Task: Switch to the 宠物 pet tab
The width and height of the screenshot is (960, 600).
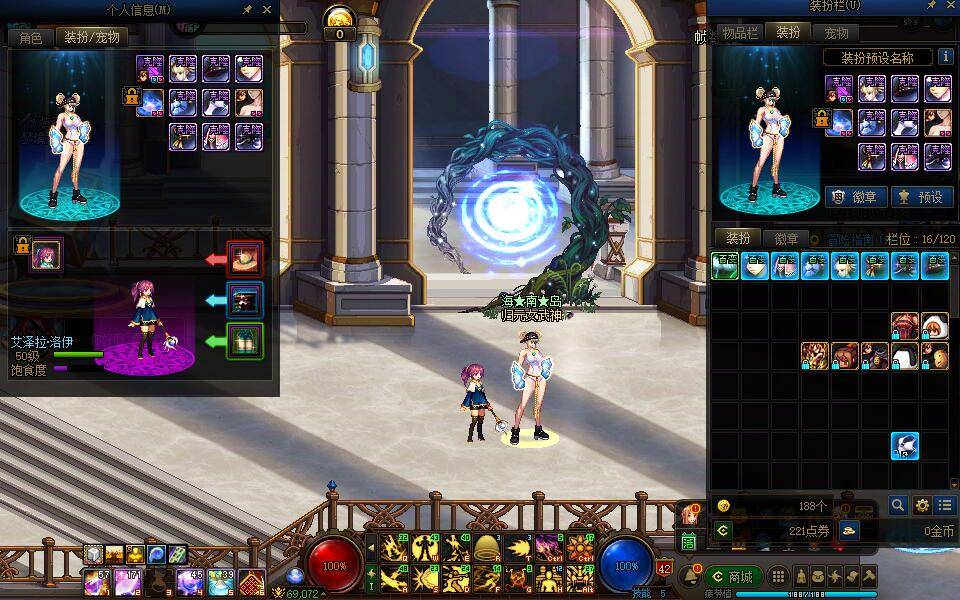Action: tap(836, 33)
